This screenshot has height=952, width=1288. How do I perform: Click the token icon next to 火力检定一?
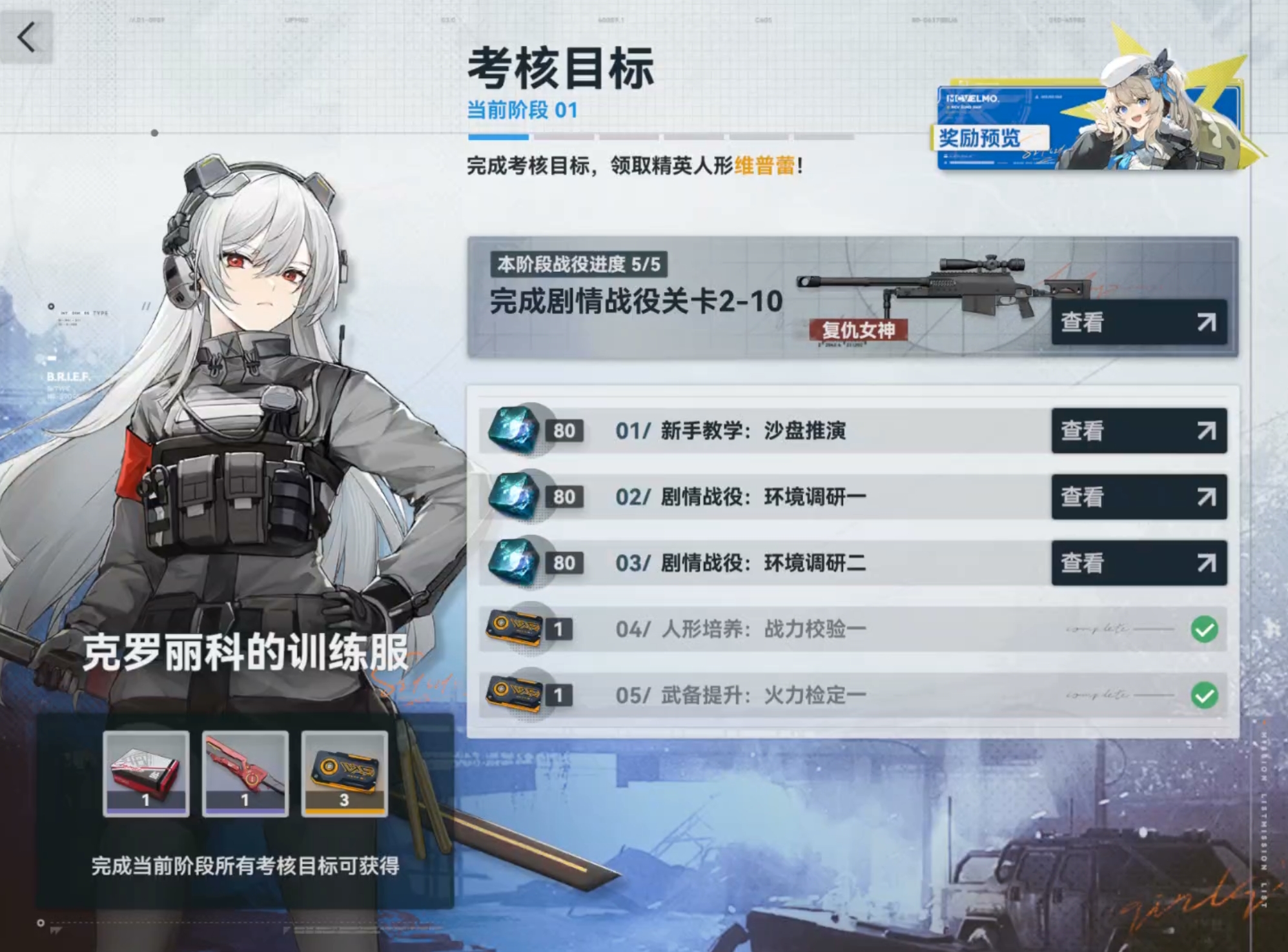513,693
